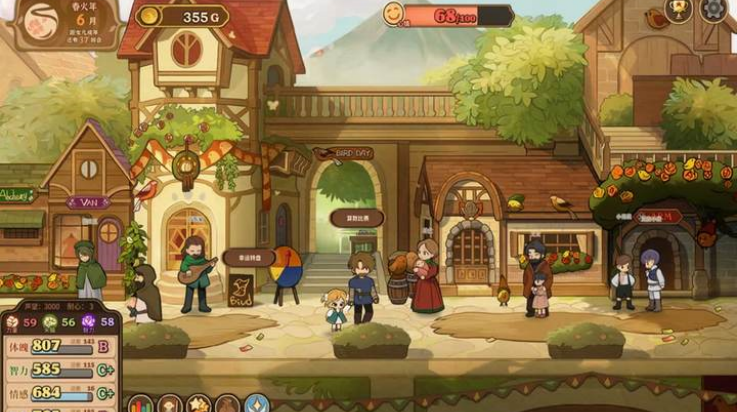Open the bar chart stats icon
Screen dimensions: 737x412
tap(142, 405)
